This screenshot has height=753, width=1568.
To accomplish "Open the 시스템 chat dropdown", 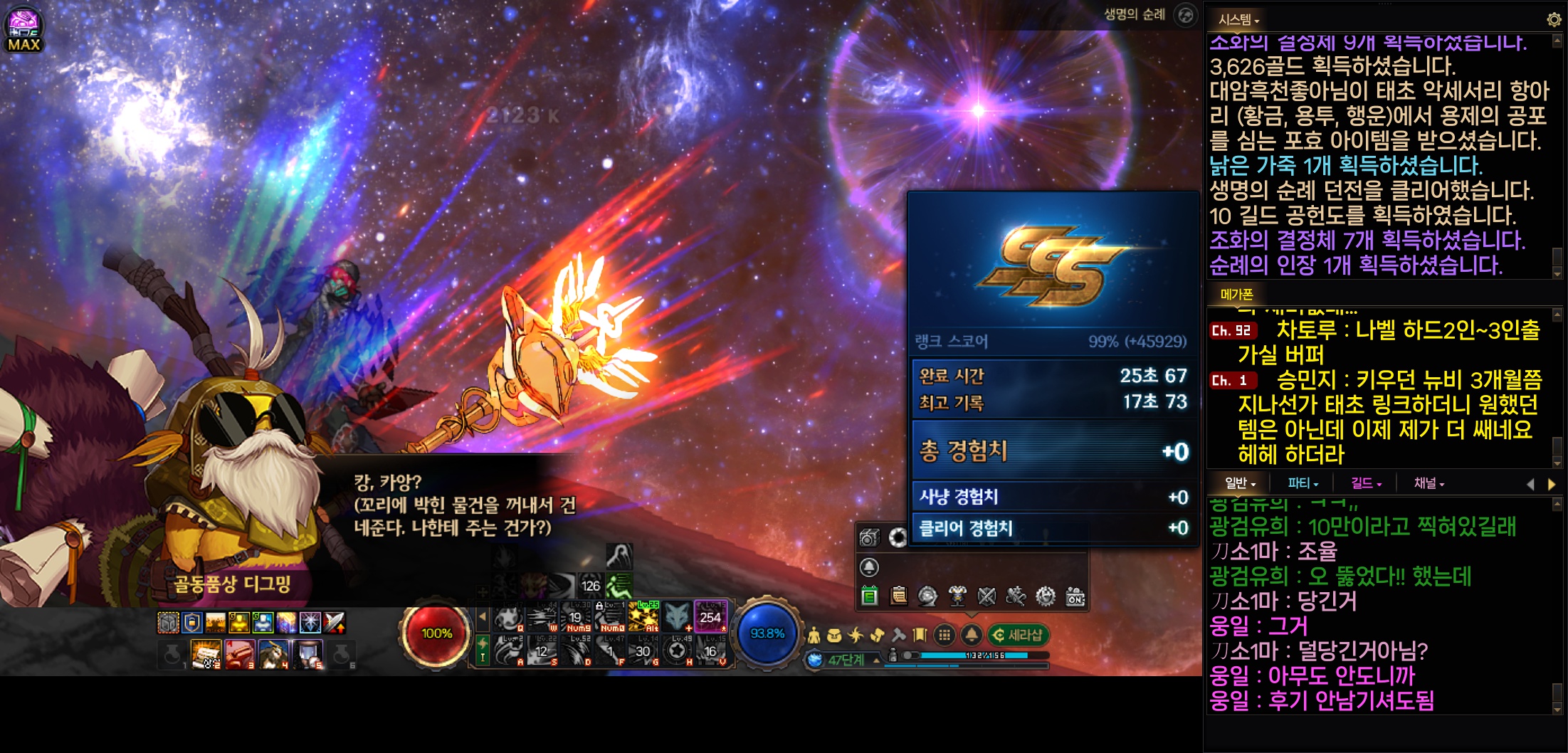I will pyautogui.click(x=1238, y=20).
